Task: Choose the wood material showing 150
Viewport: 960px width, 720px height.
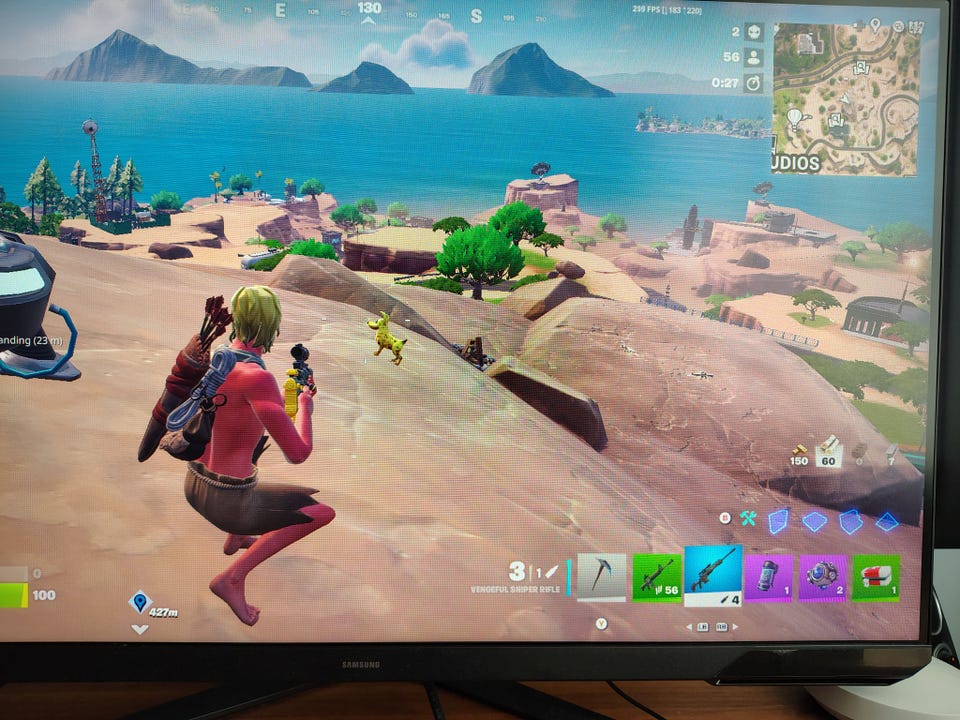Action: pyautogui.click(x=798, y=454)
